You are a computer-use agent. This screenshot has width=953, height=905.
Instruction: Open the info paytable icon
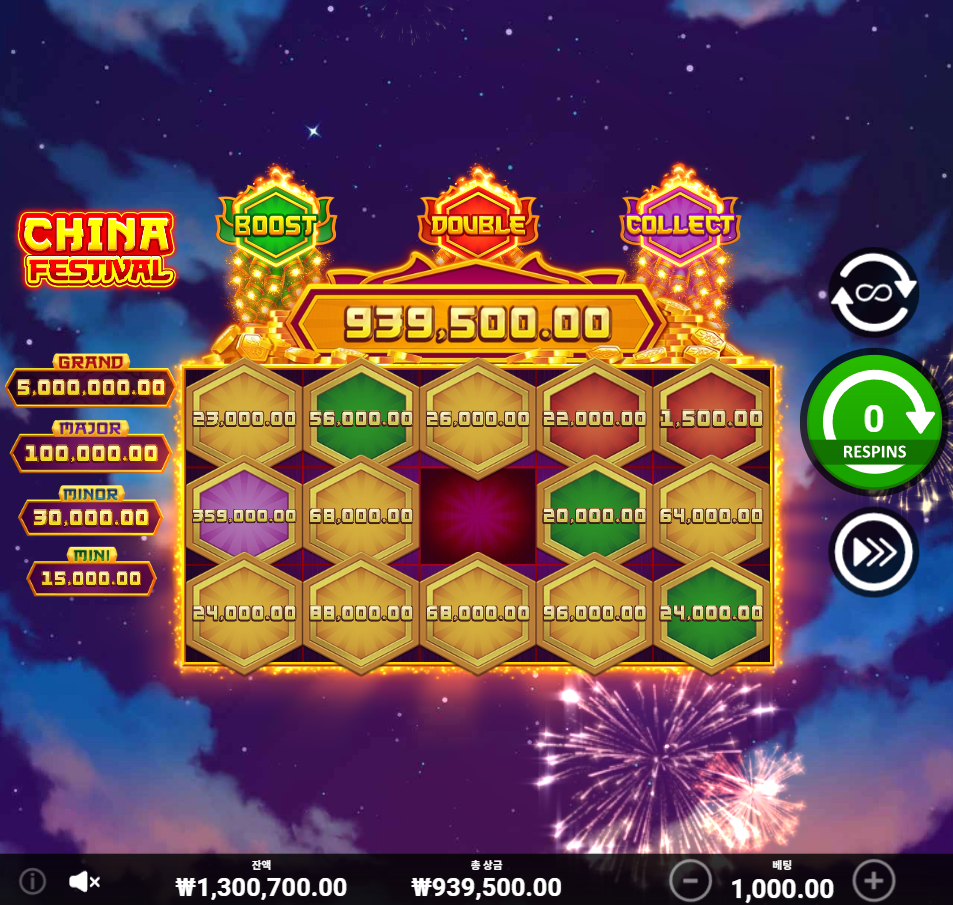(33, 881)
